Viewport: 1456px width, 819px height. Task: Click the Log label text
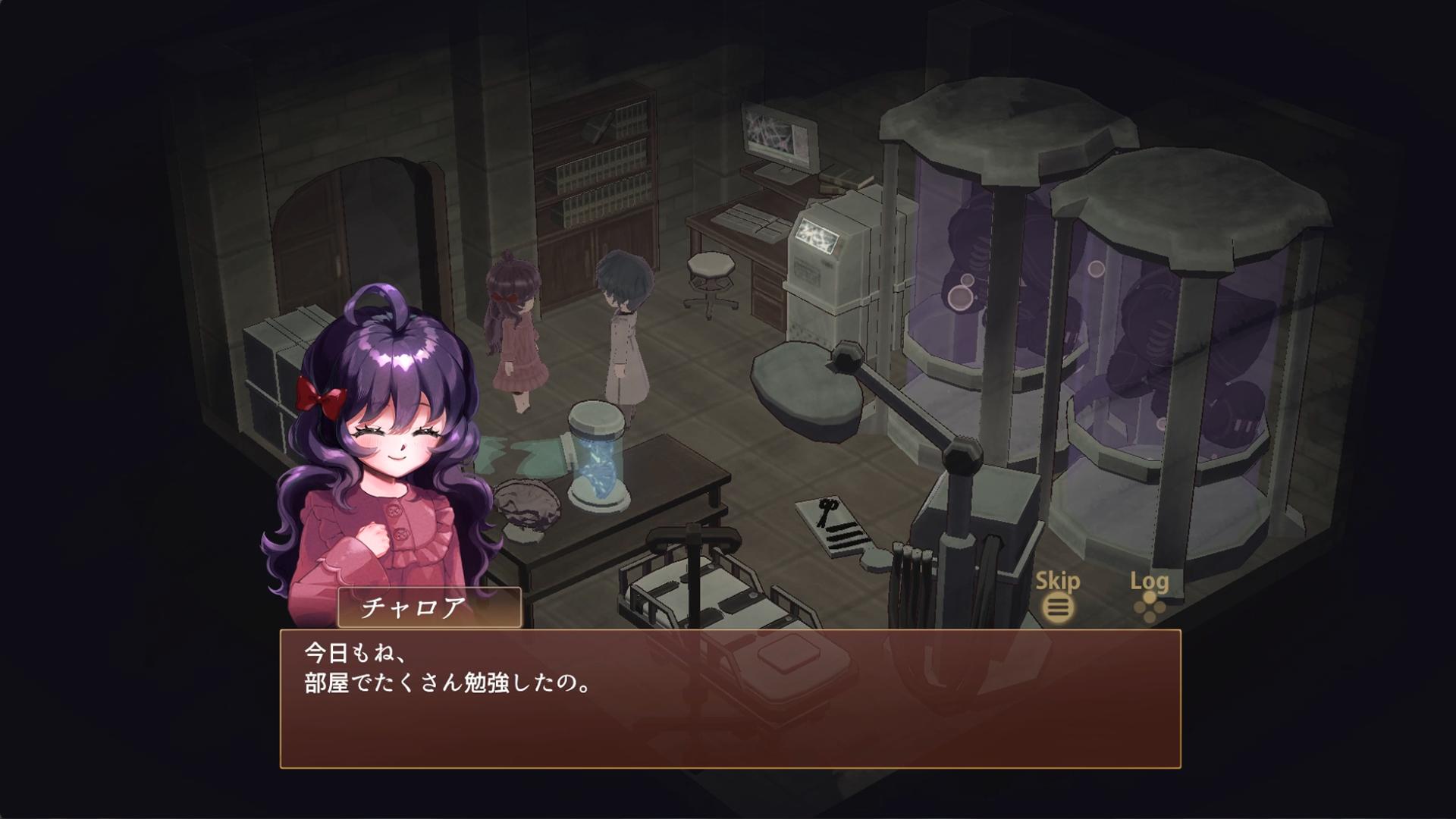pos(1150,582)
